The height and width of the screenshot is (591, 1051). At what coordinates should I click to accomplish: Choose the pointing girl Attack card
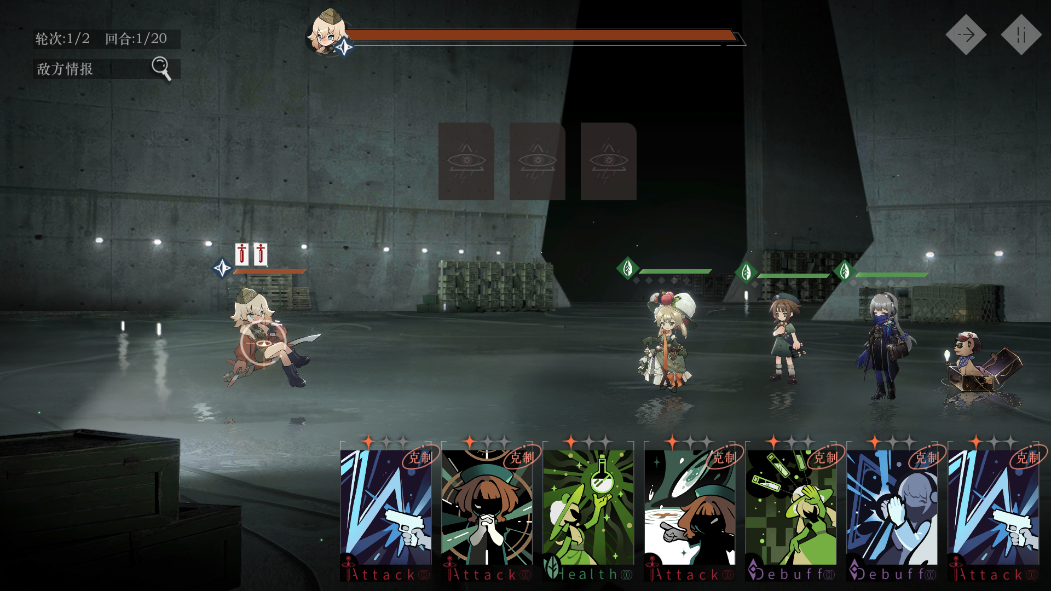click(x=690, y=512)
